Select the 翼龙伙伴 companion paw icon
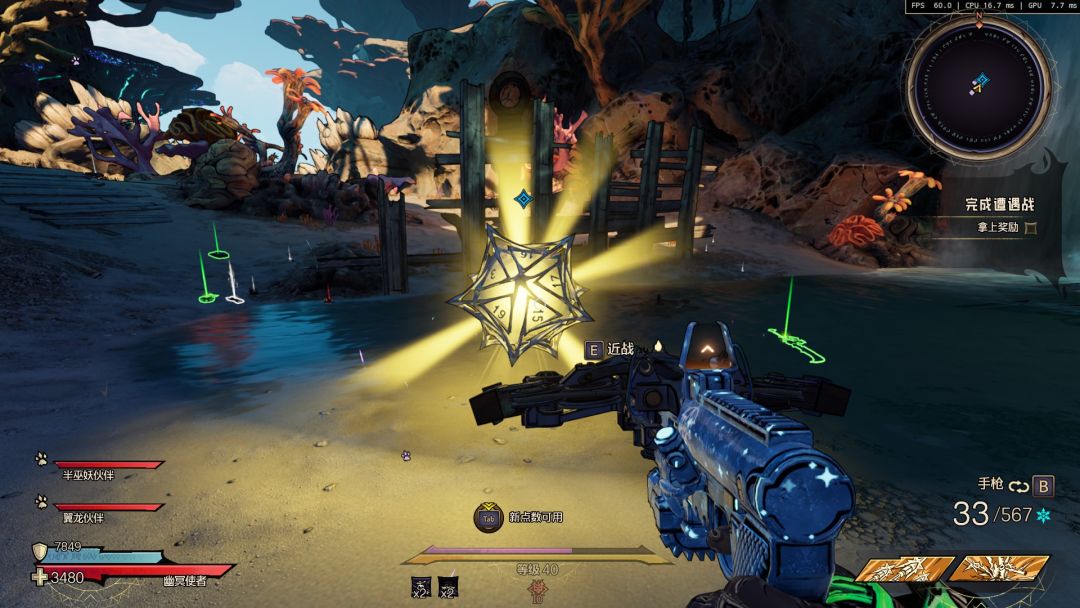The image size is (1080, 608). (x=41, y=501)
